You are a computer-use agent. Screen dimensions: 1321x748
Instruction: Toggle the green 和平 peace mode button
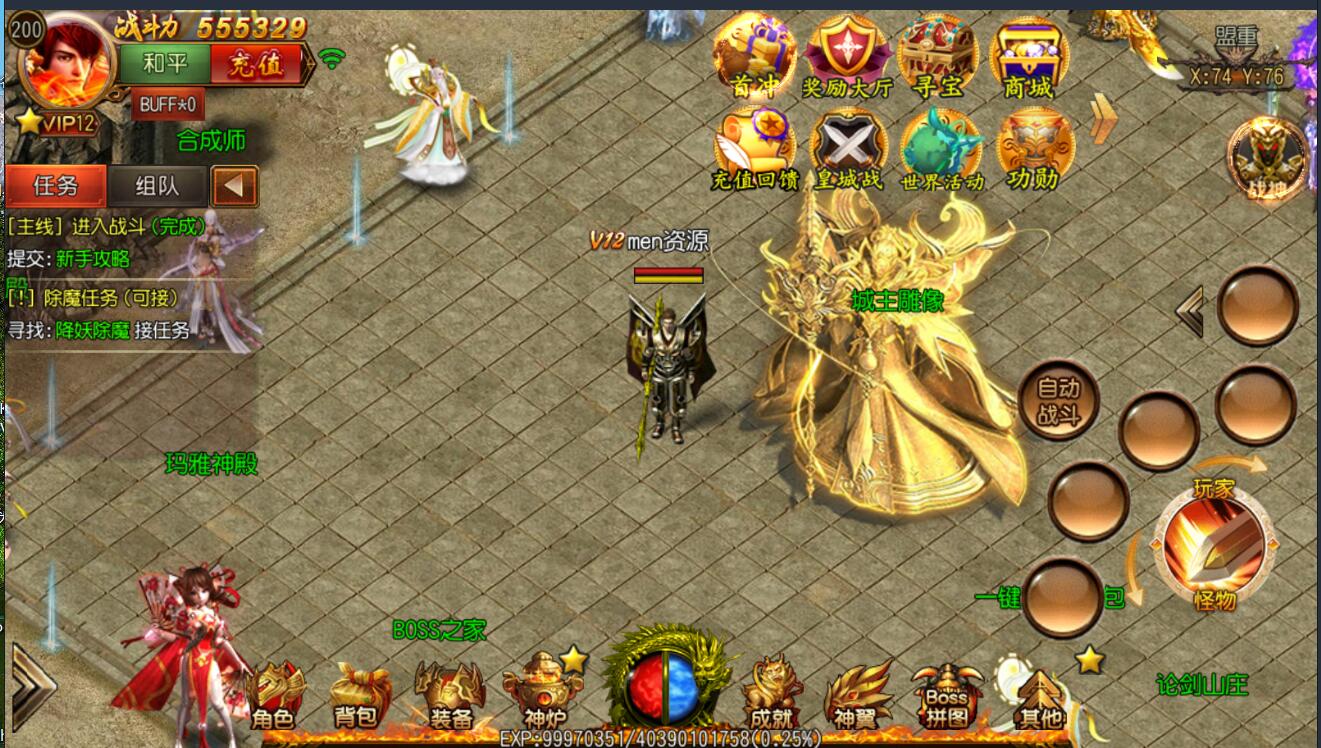[x=165, y=65]
